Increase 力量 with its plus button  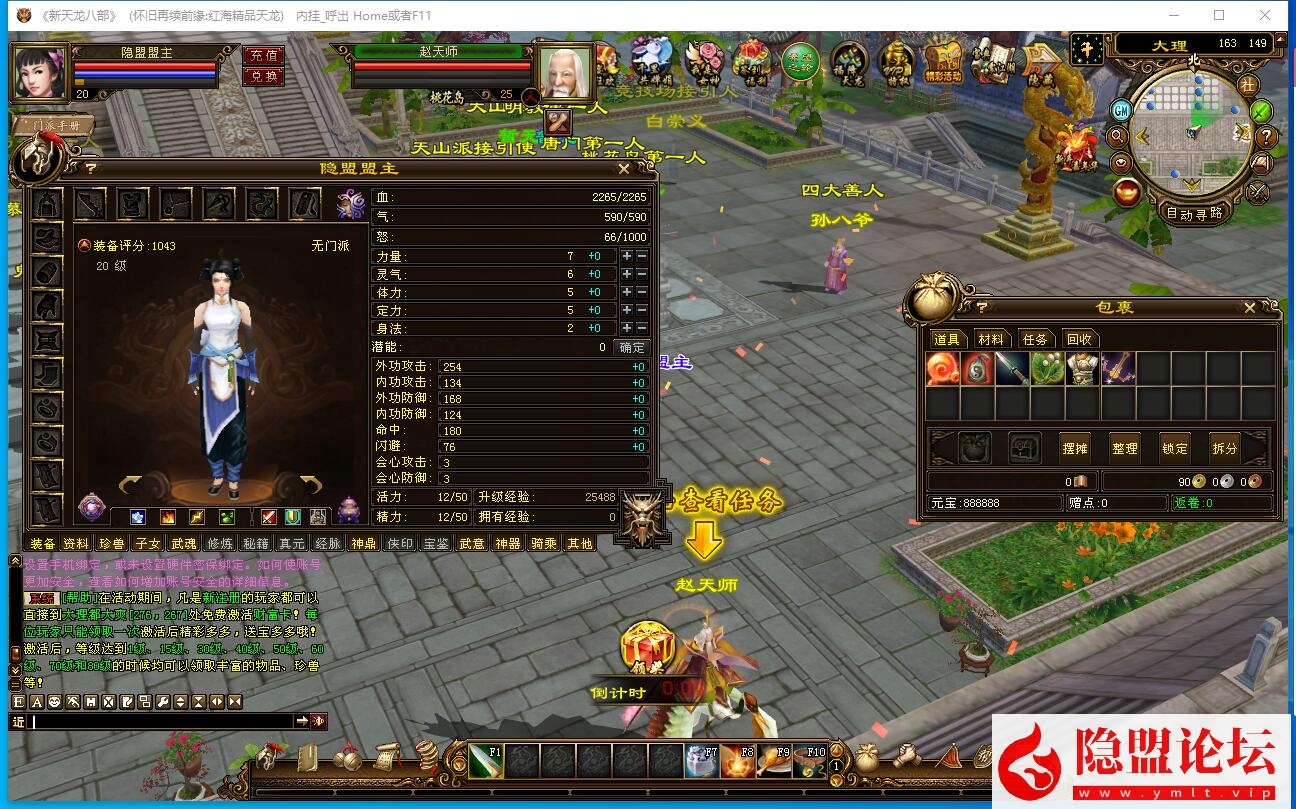[x=626, y=256]
